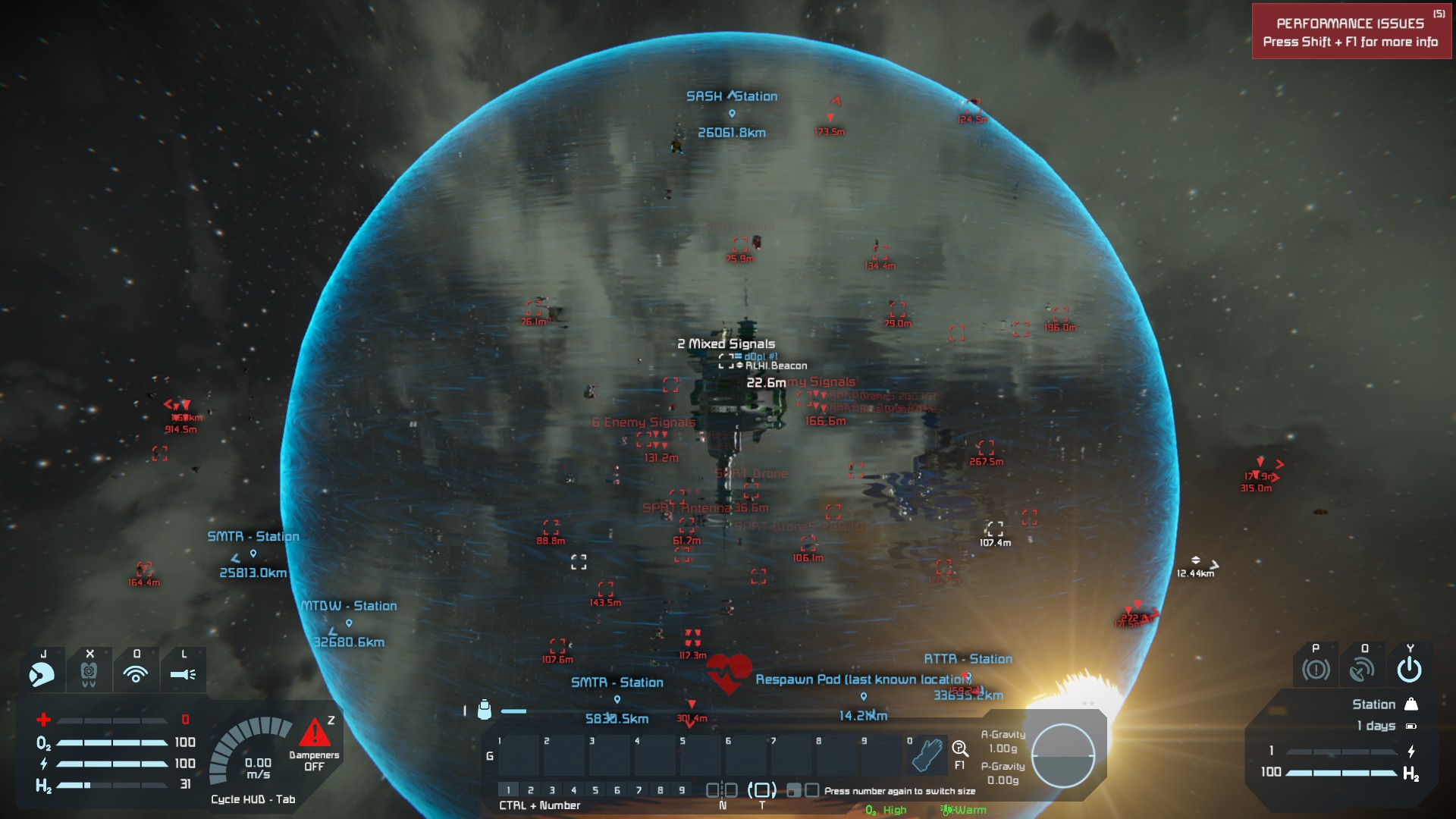Open the magnifier help icon
Image resolution: width=1456 pixels, height=819 pixels.
960,750
